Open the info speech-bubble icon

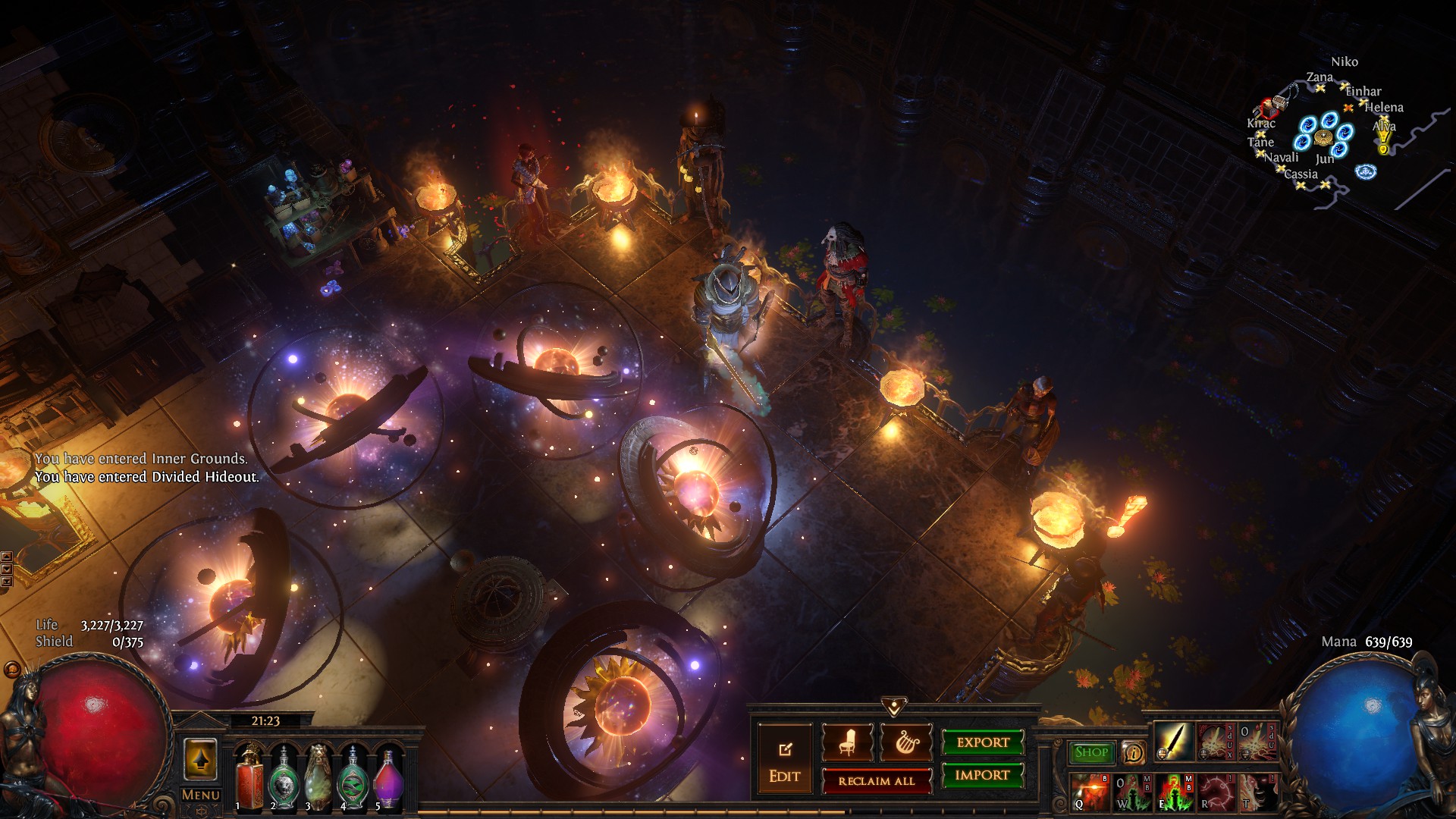1133,753
